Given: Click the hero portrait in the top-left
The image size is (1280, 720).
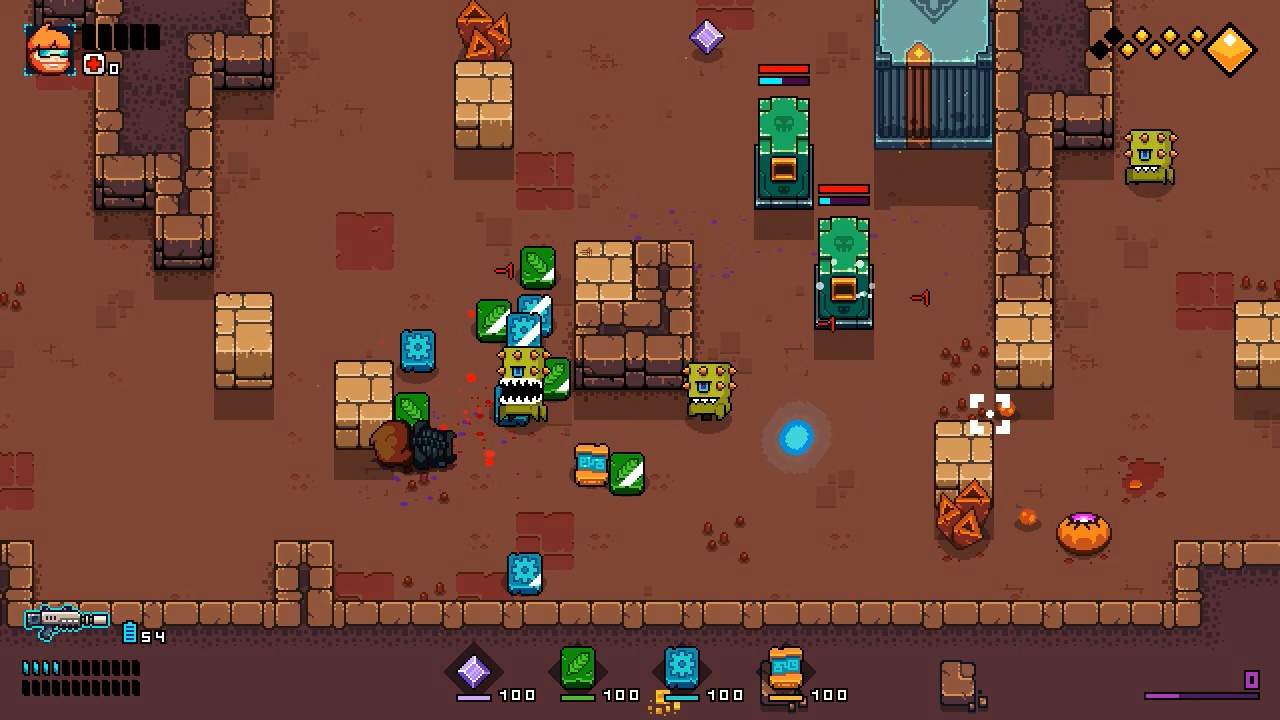Looking at the screenshot, I should 50,48.
